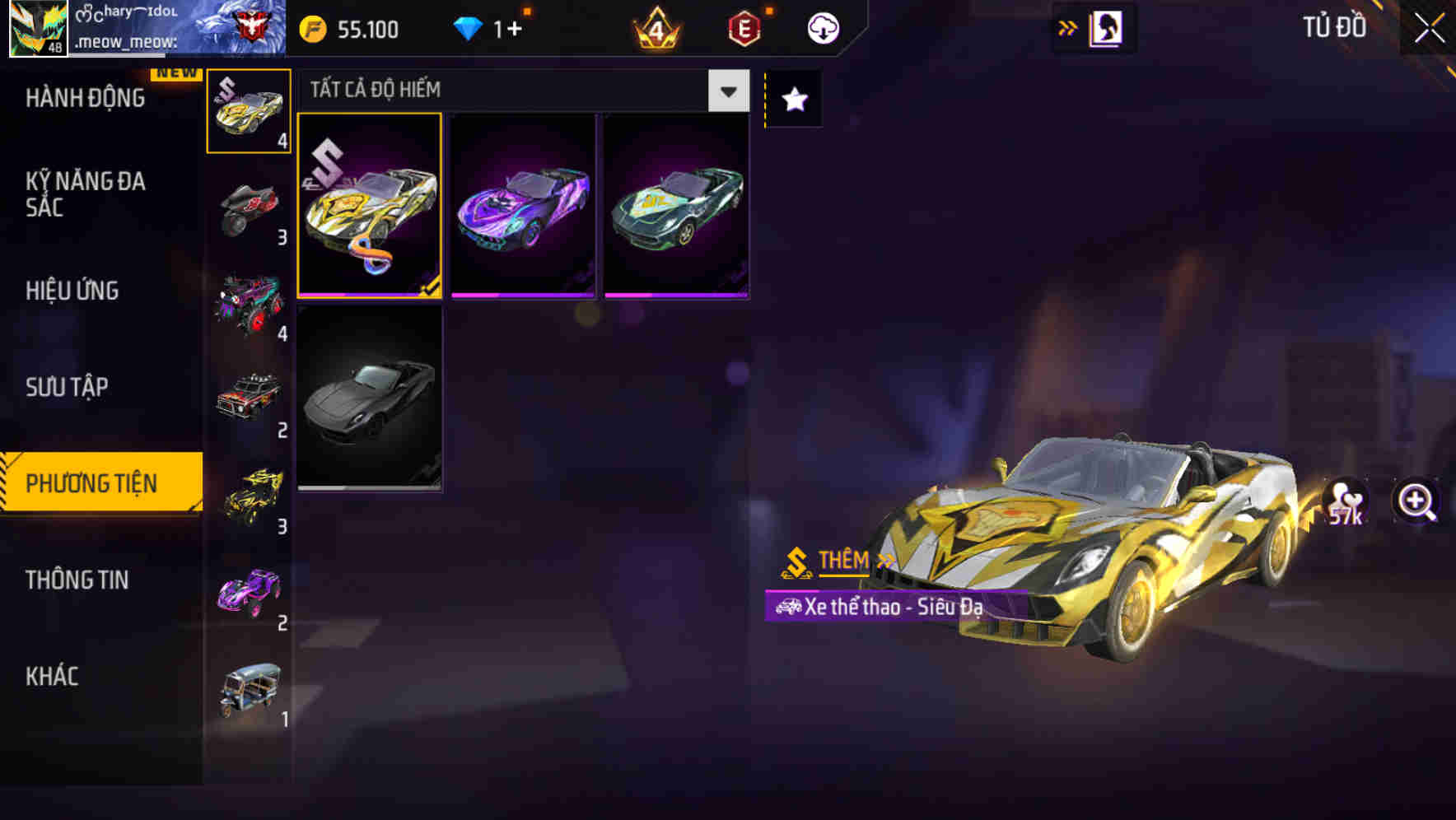
Task: Open the THÔNG TIN section
Action: pyautogui.click(x=78, y=580)
